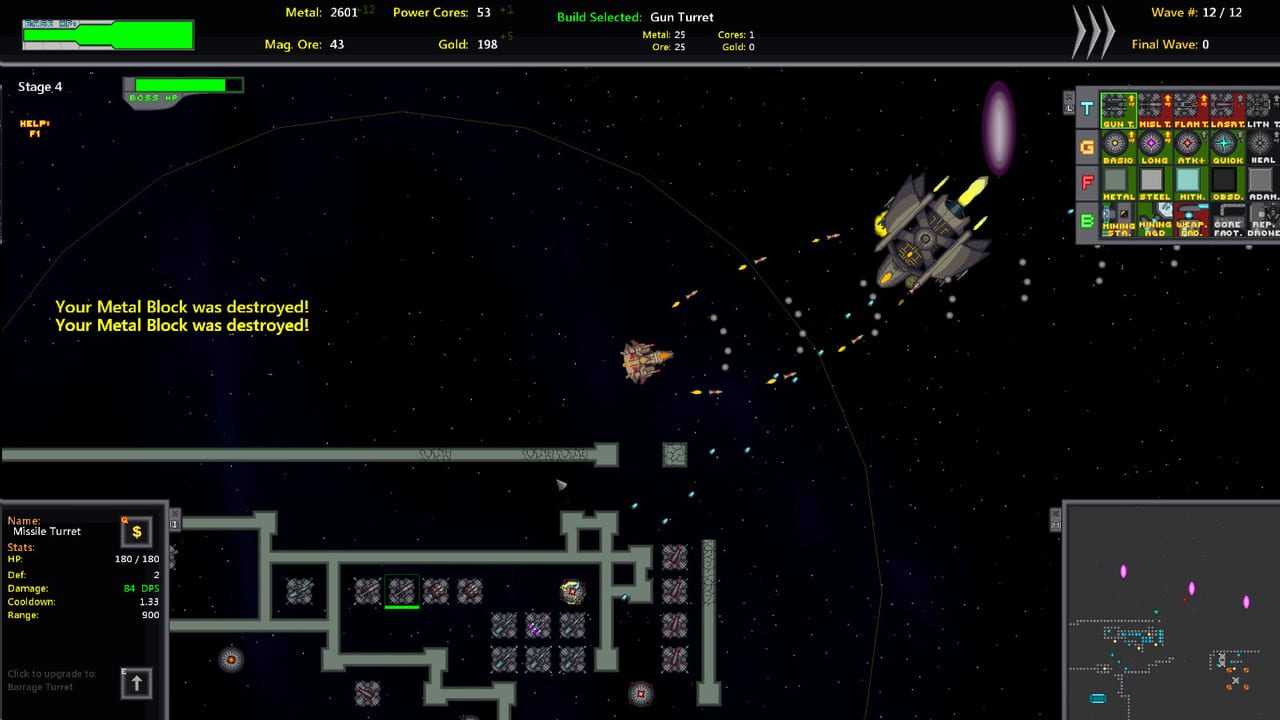1280x720 pixels.
Task: Switch to the T turrets category
Action: click(x=1087, y=109)
